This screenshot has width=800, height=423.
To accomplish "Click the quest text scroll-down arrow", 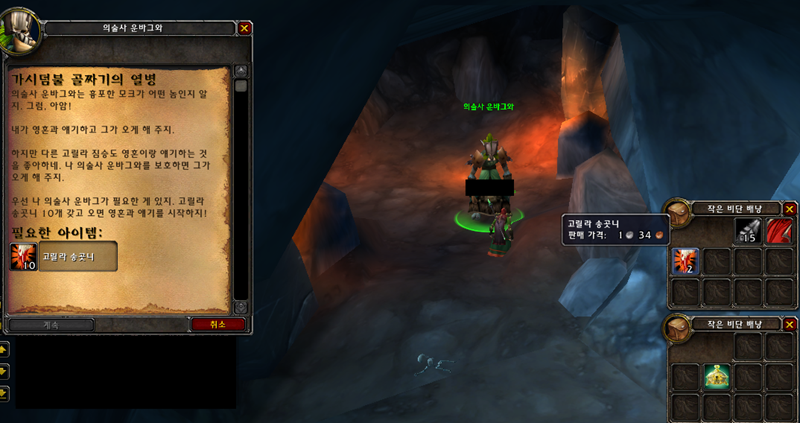I will click(240, 306).
